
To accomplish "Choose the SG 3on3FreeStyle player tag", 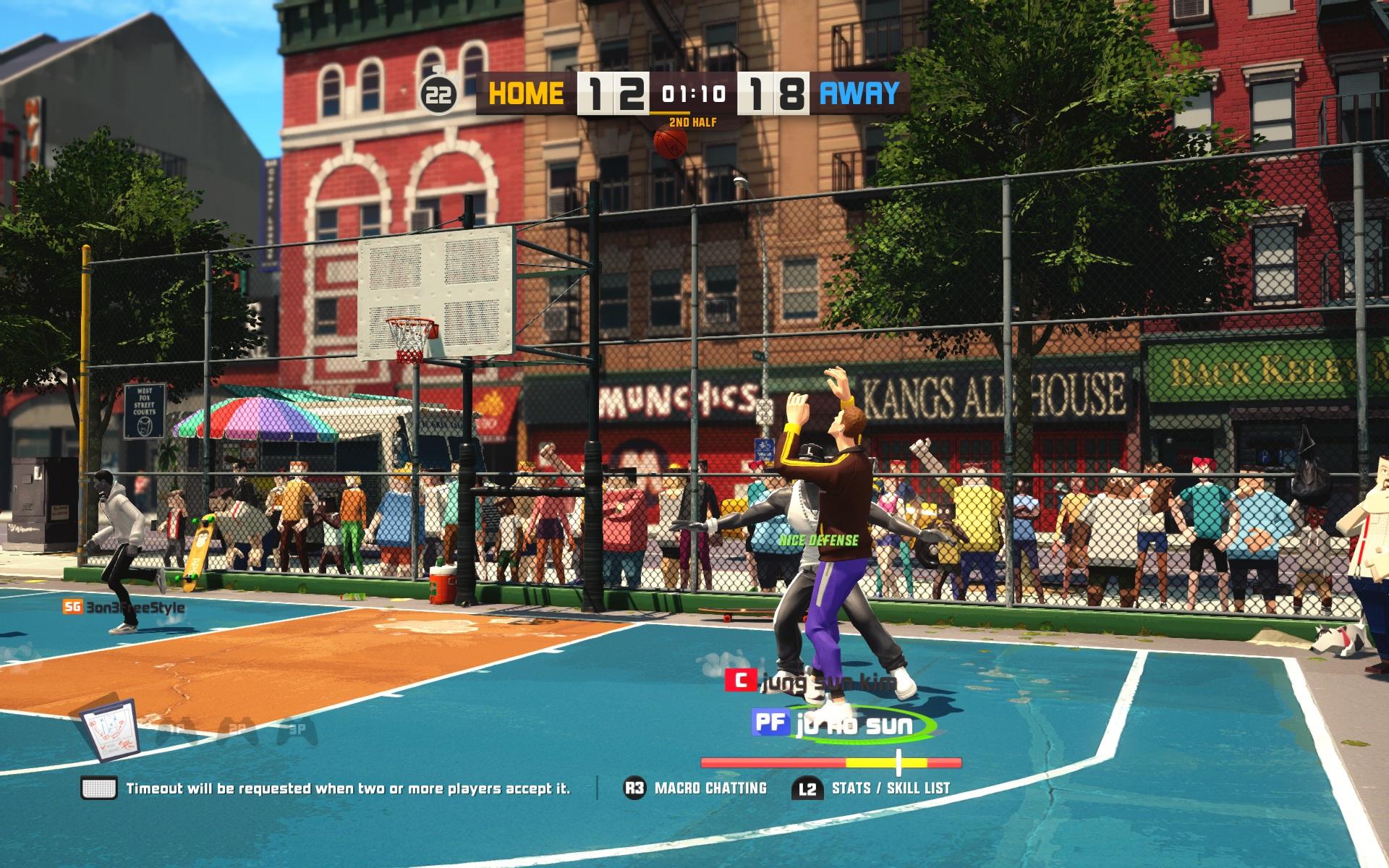I will 123,607.
